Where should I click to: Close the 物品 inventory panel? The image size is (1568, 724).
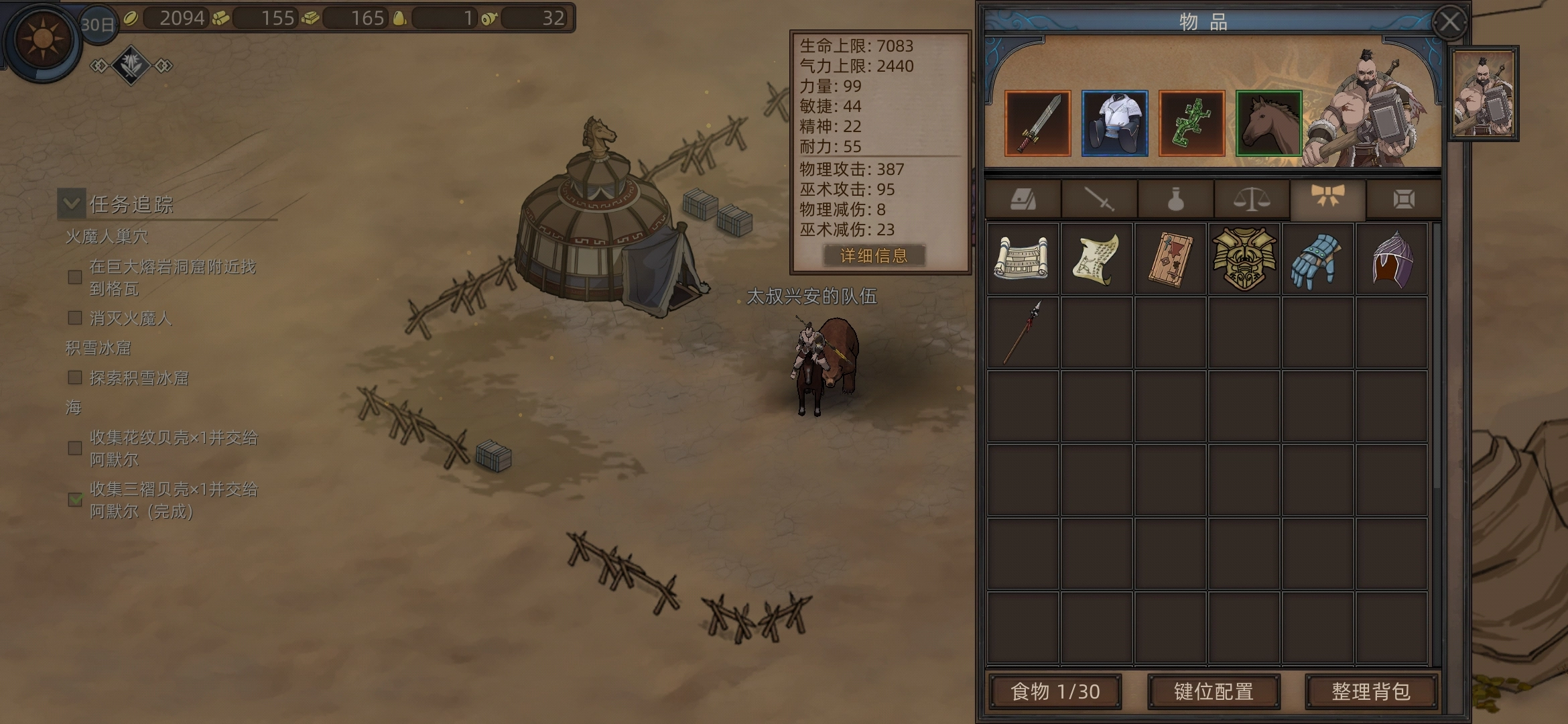pyautogui.click(x=1449, y=23)
